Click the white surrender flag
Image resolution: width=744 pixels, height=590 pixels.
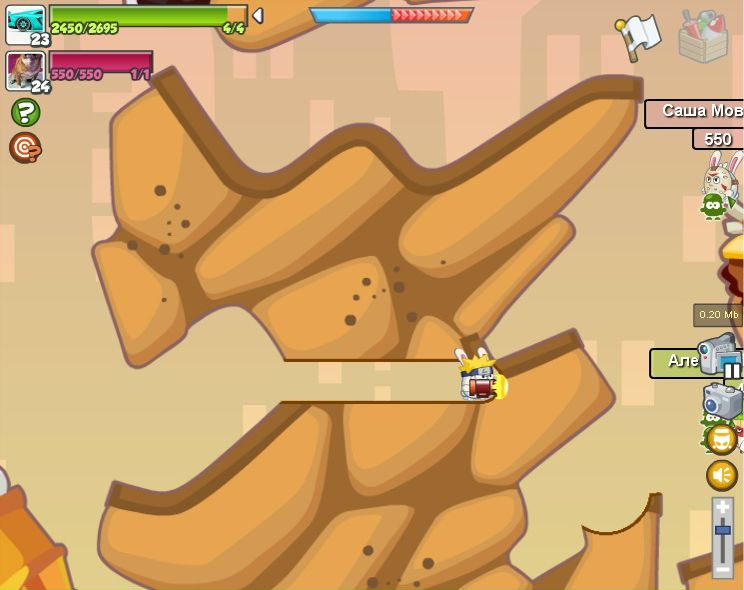638,36
